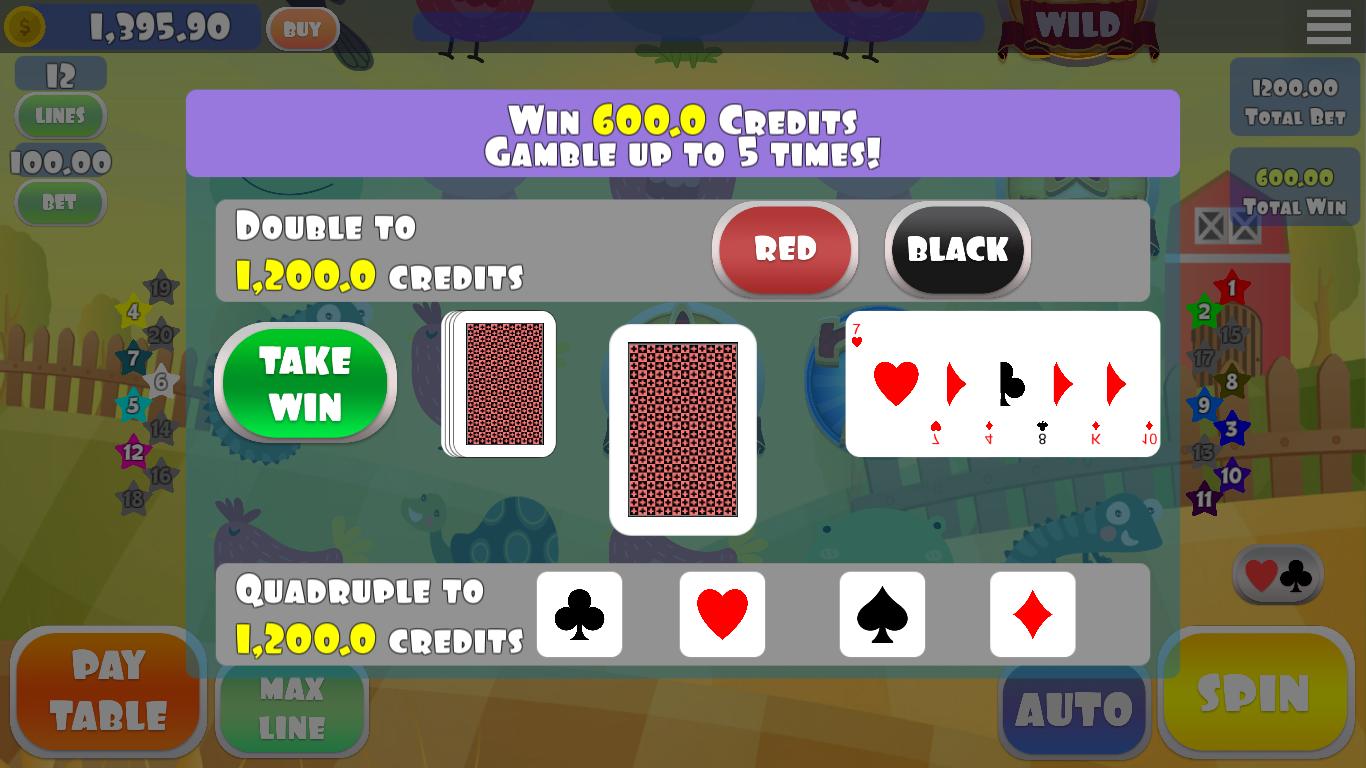Click the card deck stack
The height and width of the screenshot is (768, 1366).
click(x=500, y=383)
